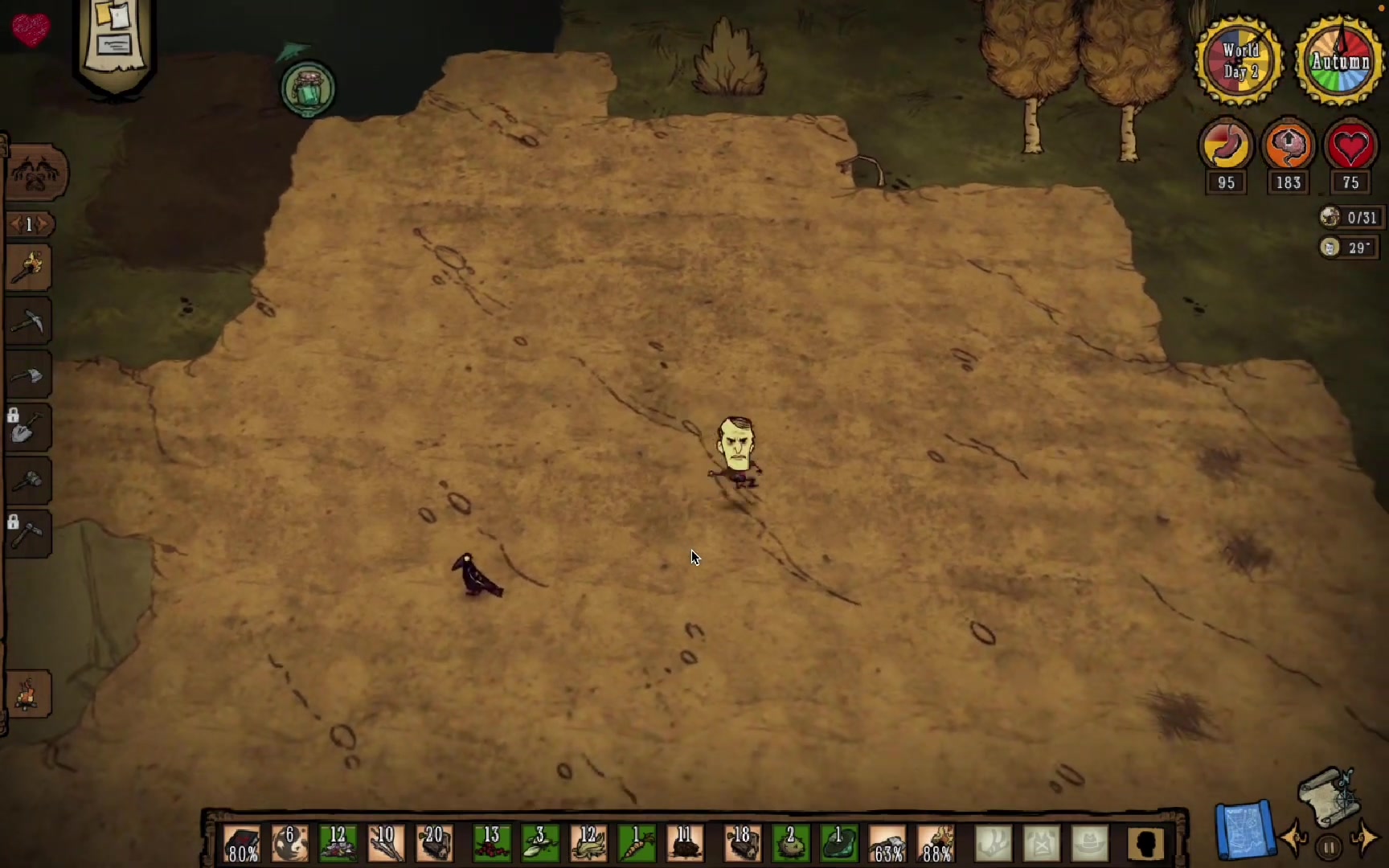This screenshot has width=1389, height=868.
Task: Open the map scroll
Action: pos(1330,796)
